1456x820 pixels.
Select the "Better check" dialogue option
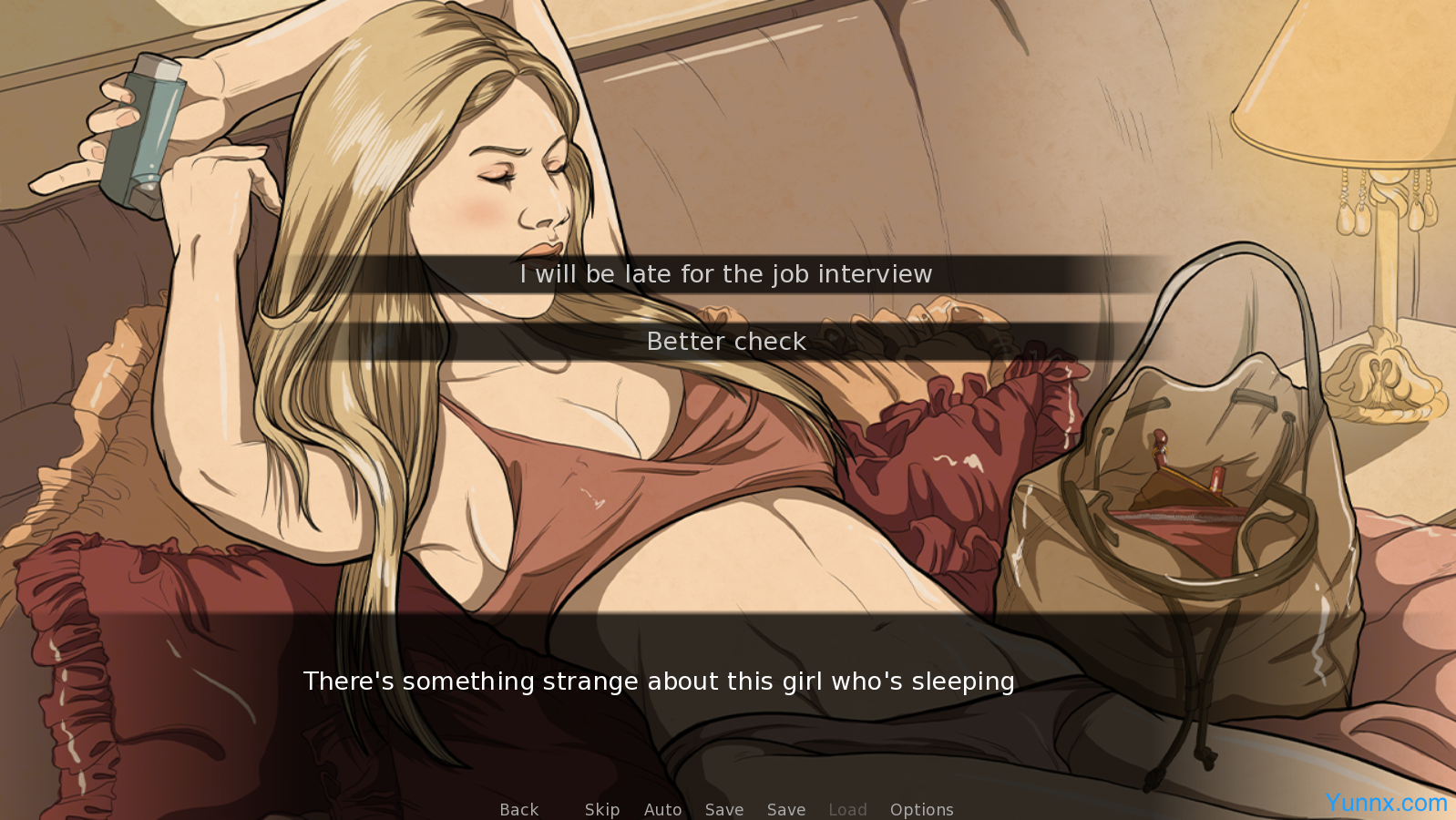tap(726, 342)
